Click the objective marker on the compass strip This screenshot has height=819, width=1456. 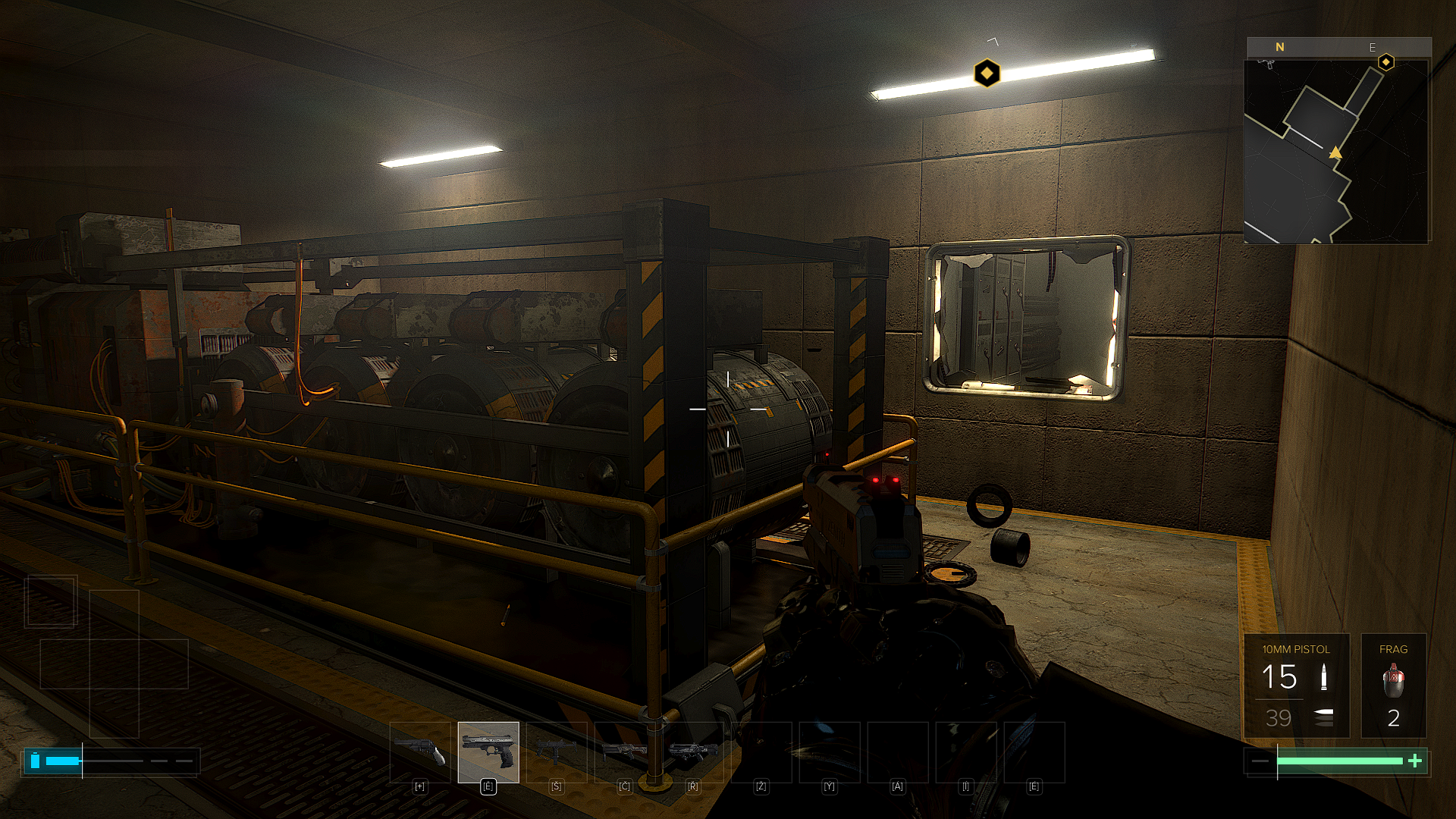1385,61
